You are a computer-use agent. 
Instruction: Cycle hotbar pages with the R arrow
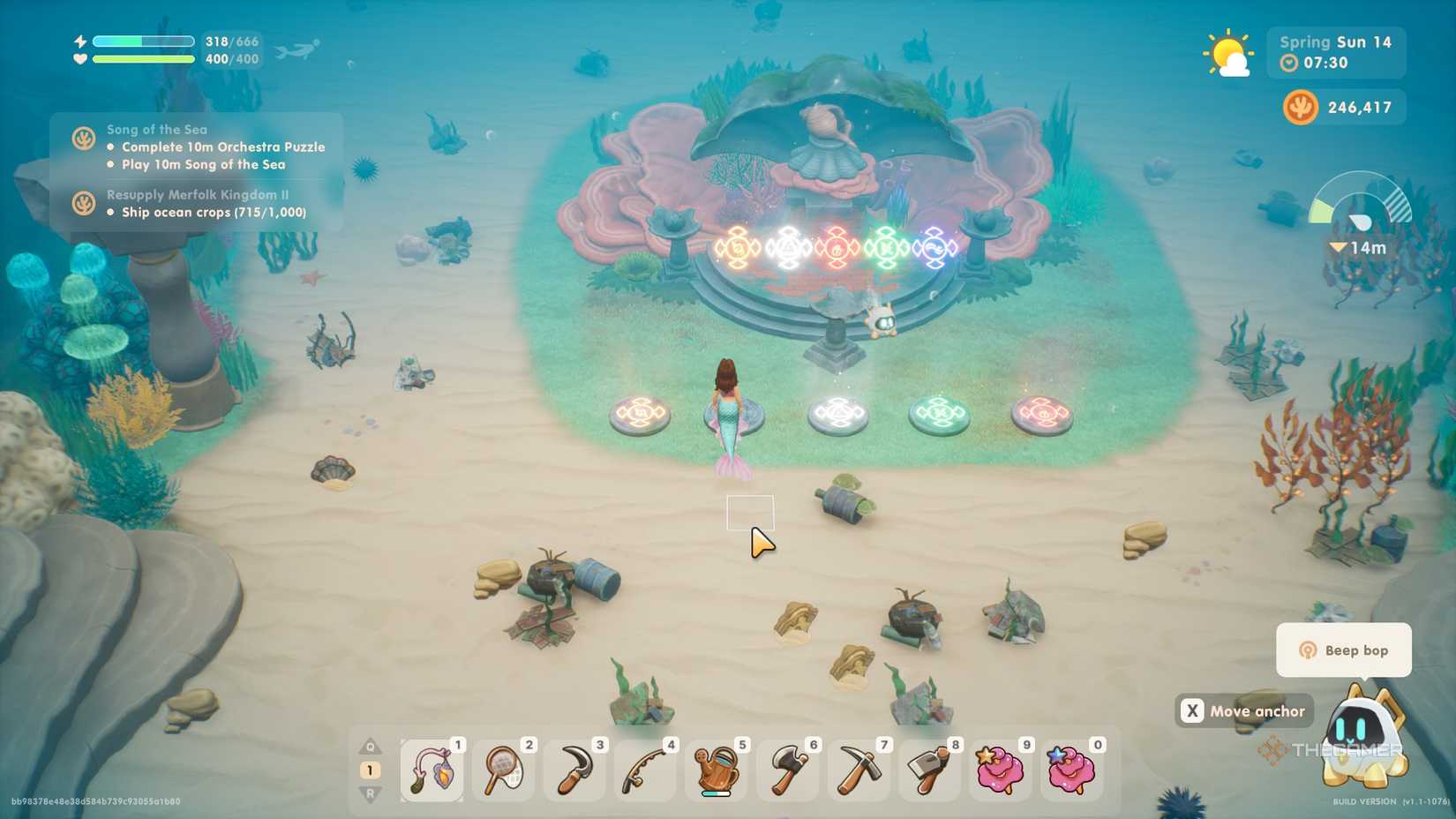370,793
